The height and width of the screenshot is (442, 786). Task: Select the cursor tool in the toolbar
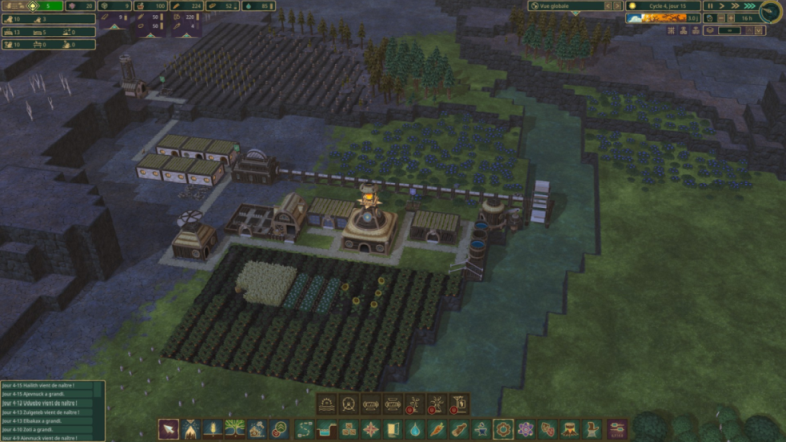(169, 430)
